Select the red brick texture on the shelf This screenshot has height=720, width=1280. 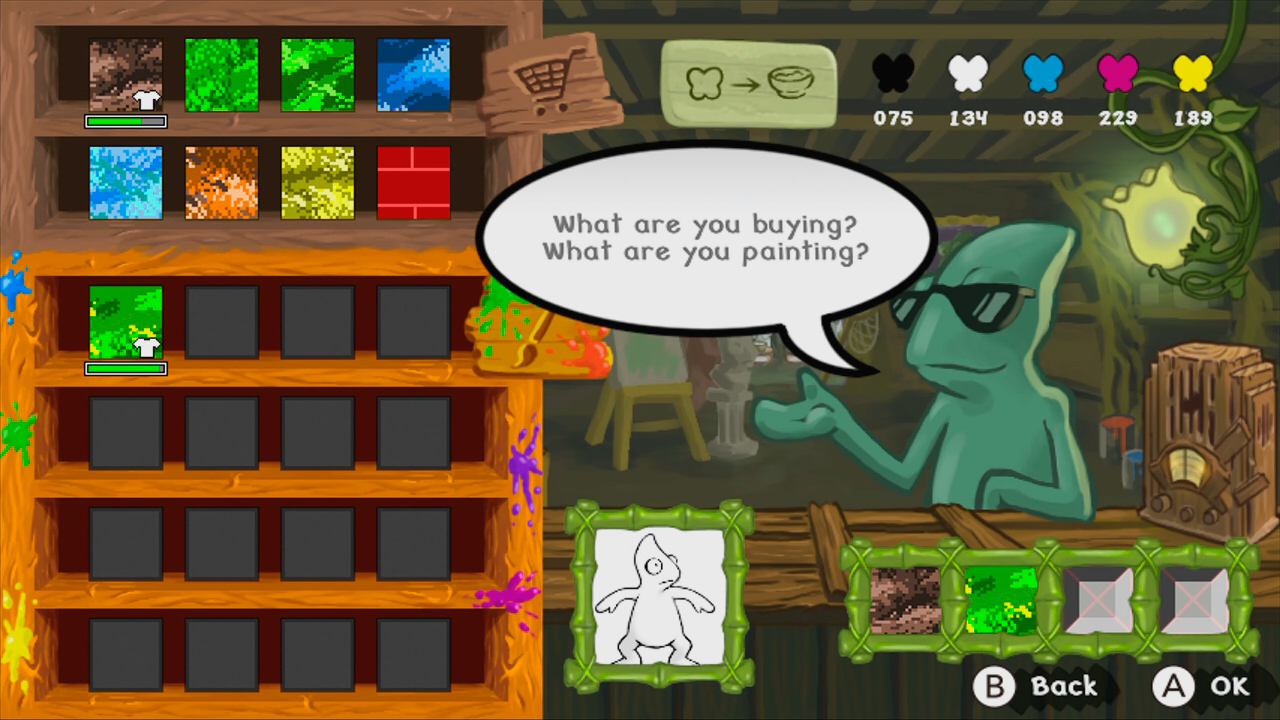click(413, 182)
